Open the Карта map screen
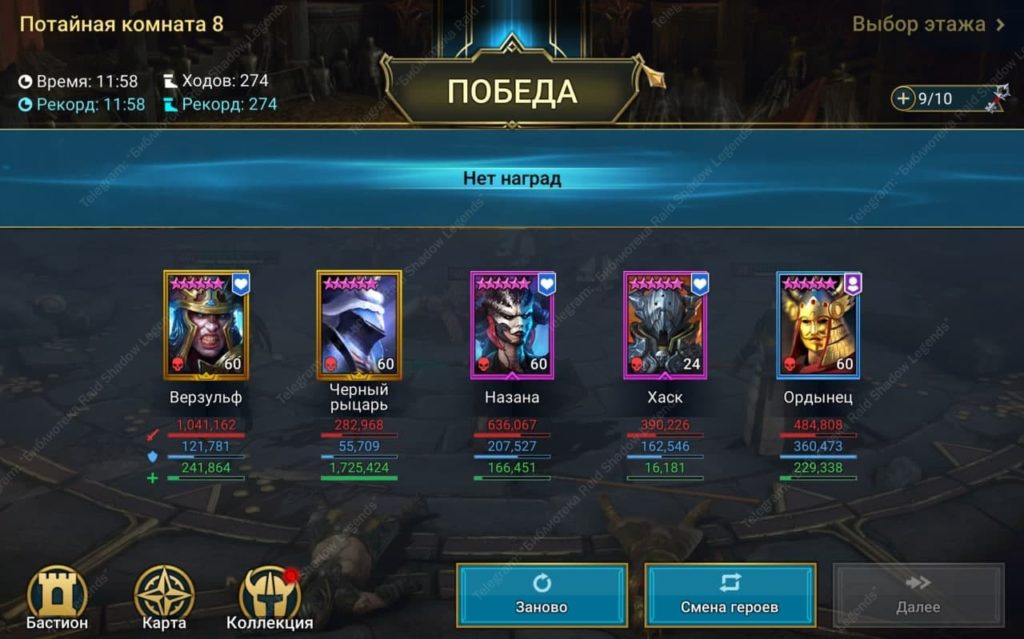This screenshot has width=1024, height=639. tap(164, 598)
